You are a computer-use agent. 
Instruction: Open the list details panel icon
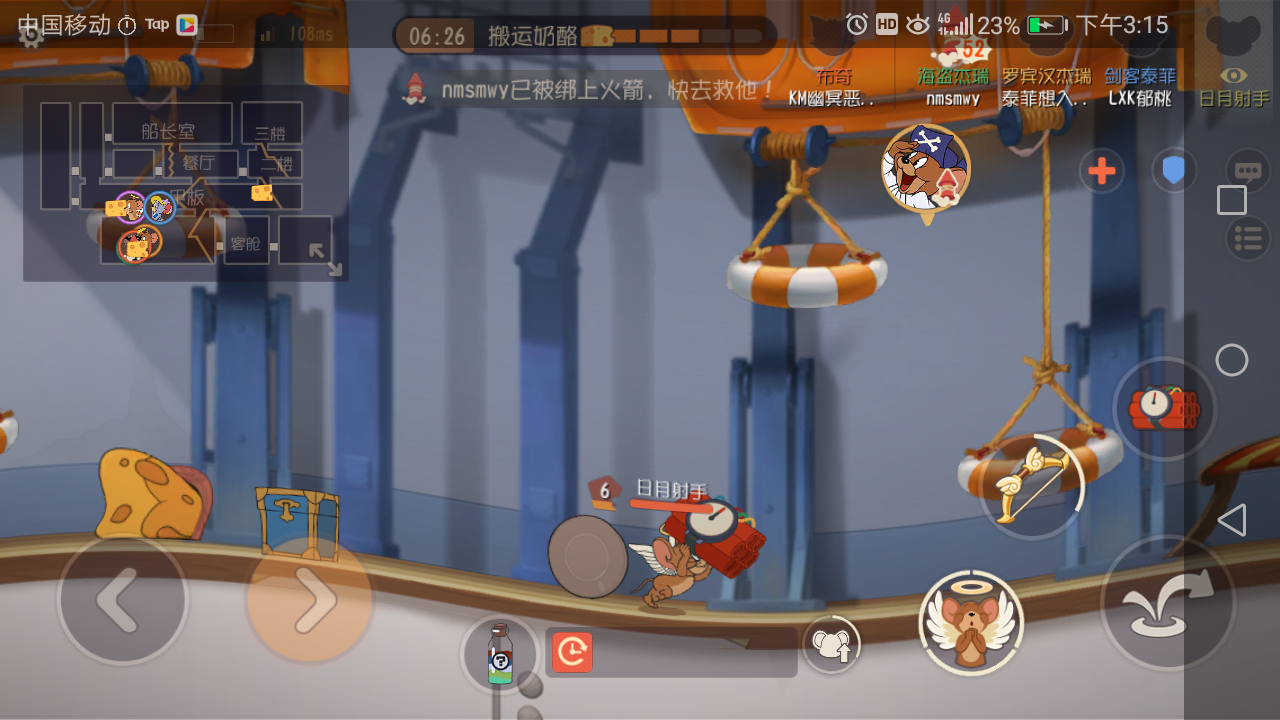(1247, 239)
